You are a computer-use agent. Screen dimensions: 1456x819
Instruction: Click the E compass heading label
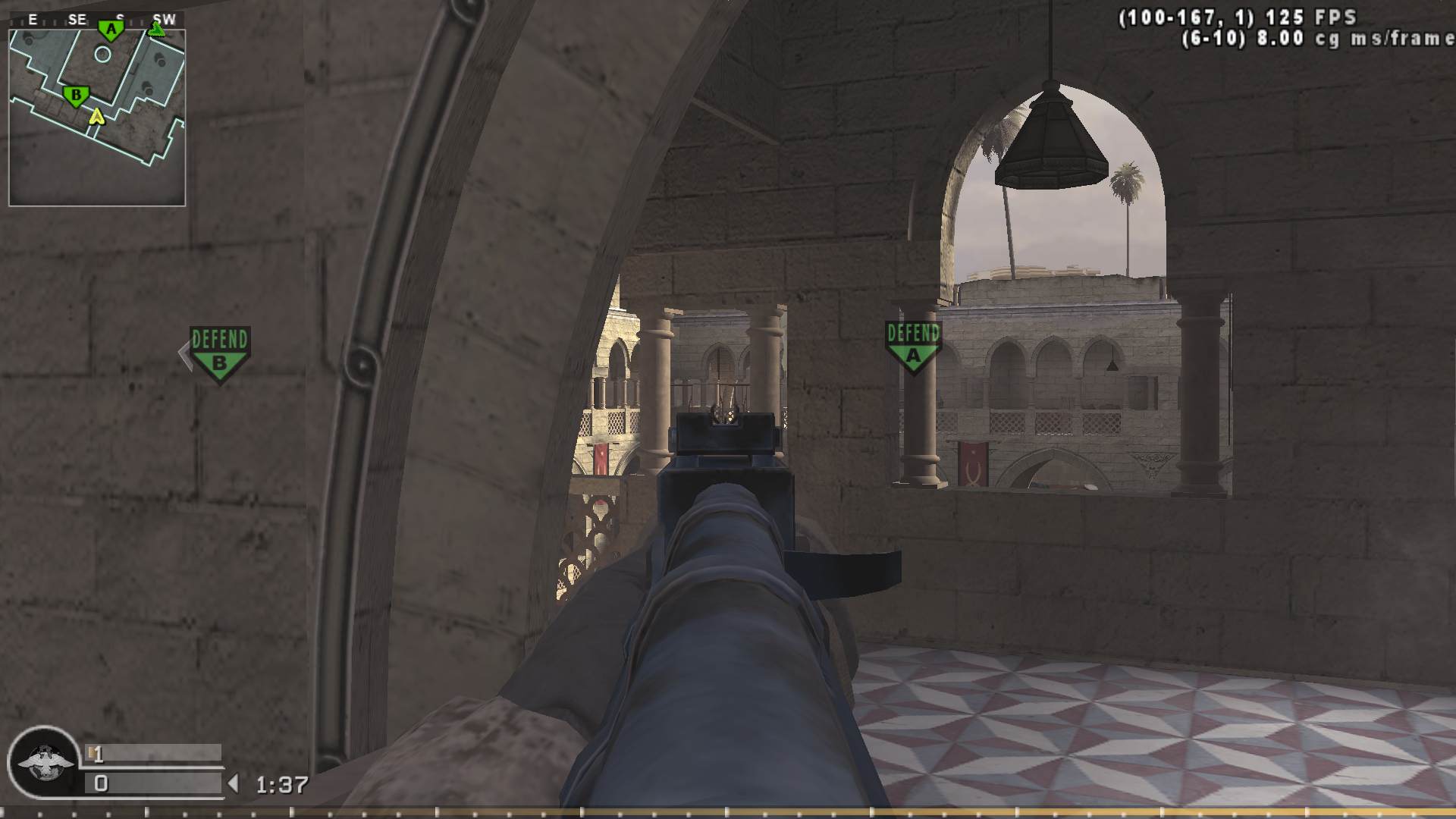pos(33,19)
